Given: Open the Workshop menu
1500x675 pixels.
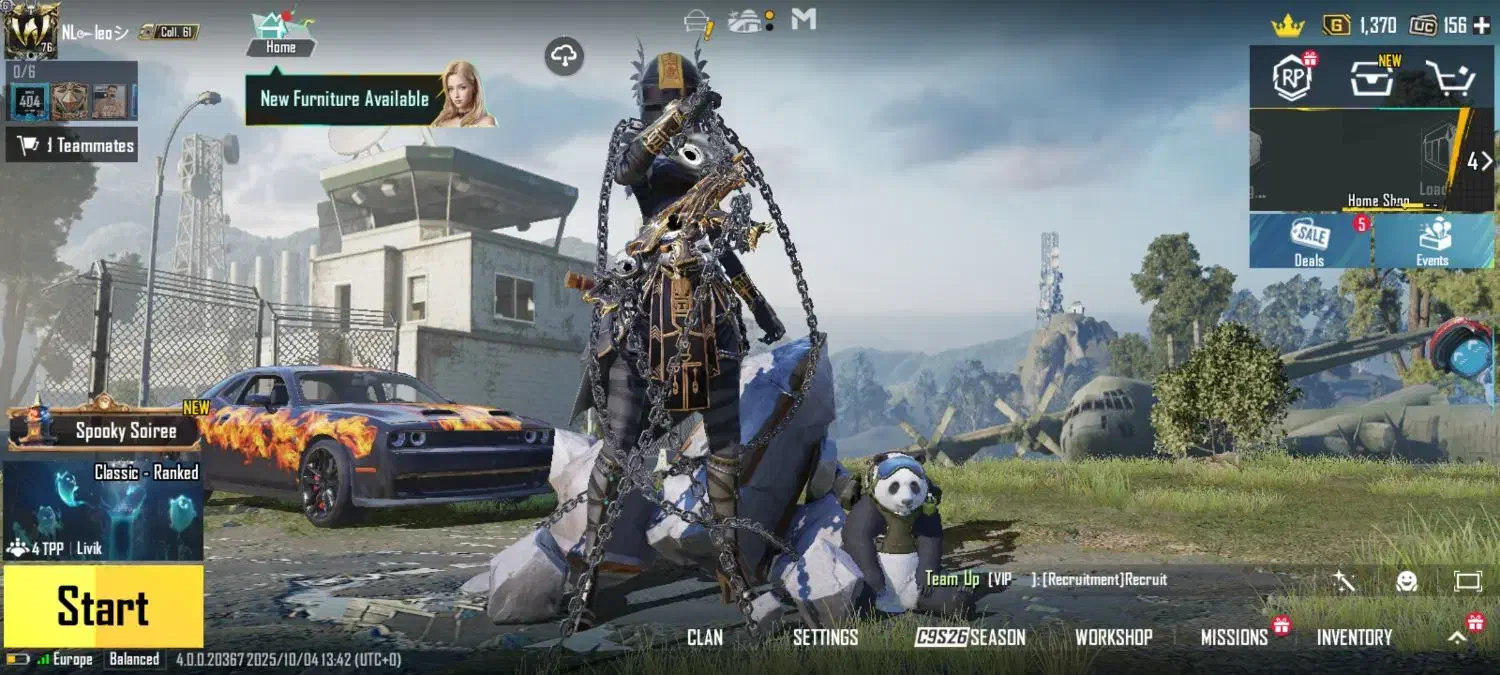Looking at the screenshot, I should pyautogui.click(x=1113, y=637).
